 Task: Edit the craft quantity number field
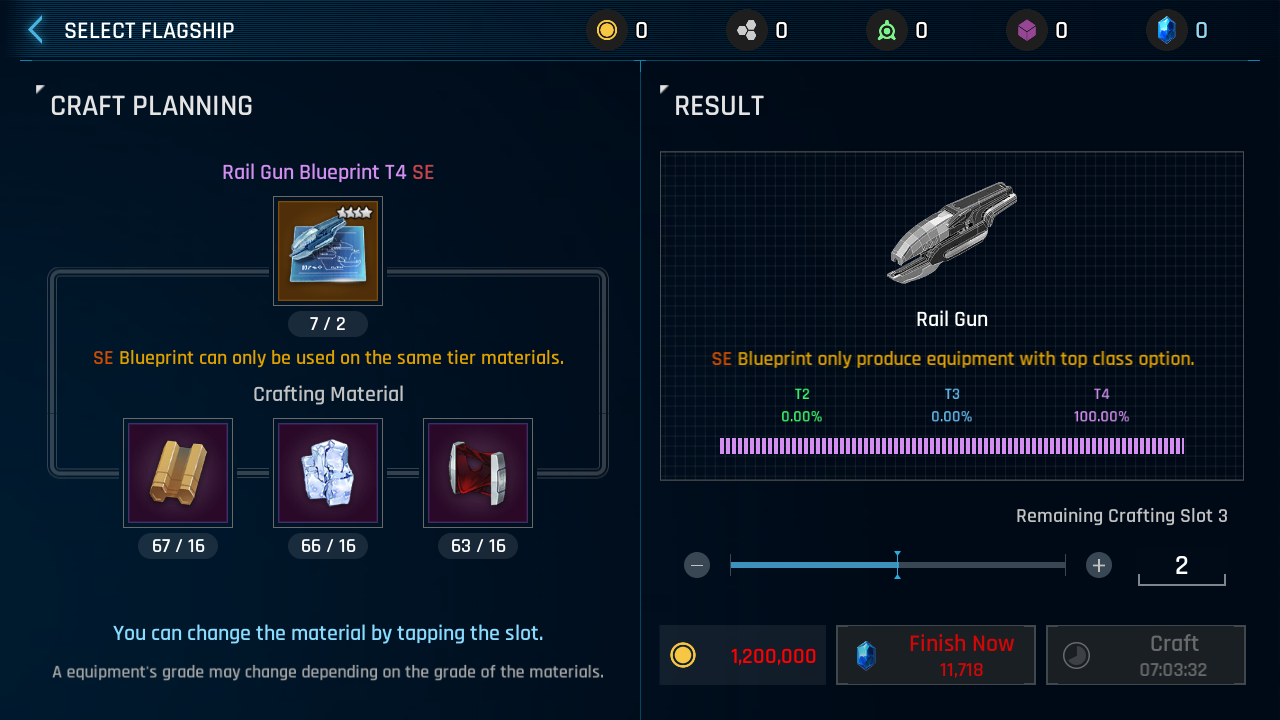coord(1181,566)
